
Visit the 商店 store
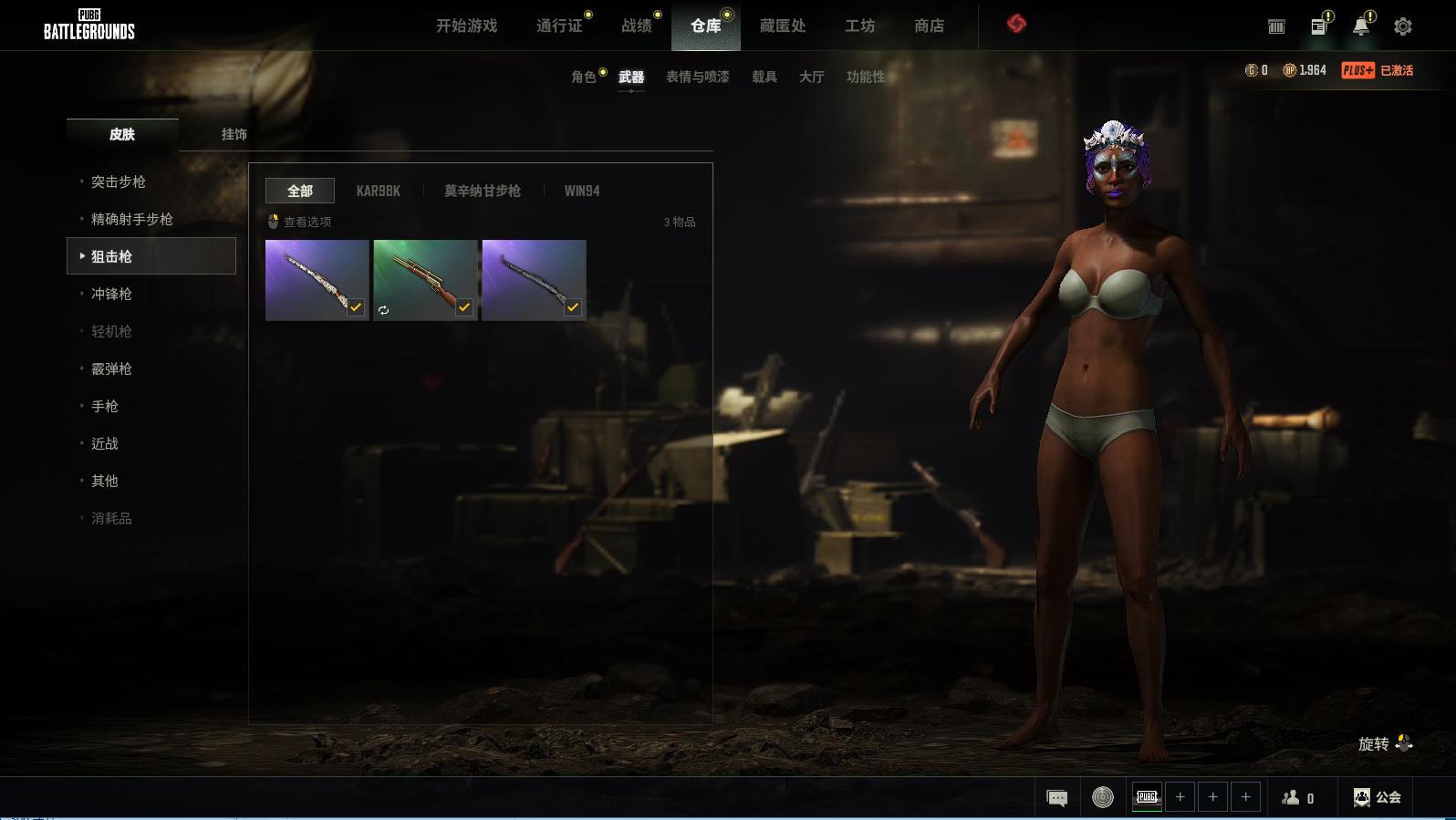929,26
